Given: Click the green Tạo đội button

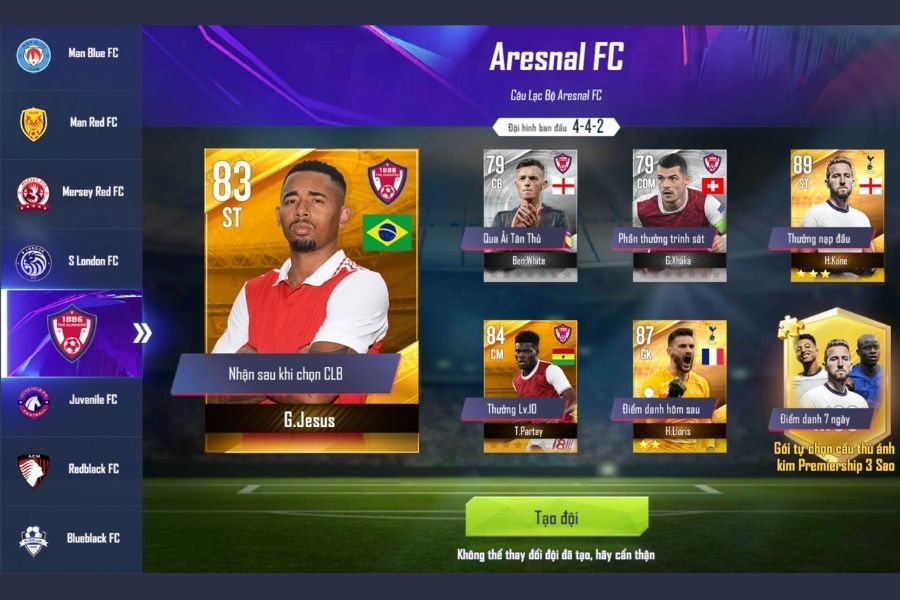Looking at the screenshot, I should [x=556, y=517].
